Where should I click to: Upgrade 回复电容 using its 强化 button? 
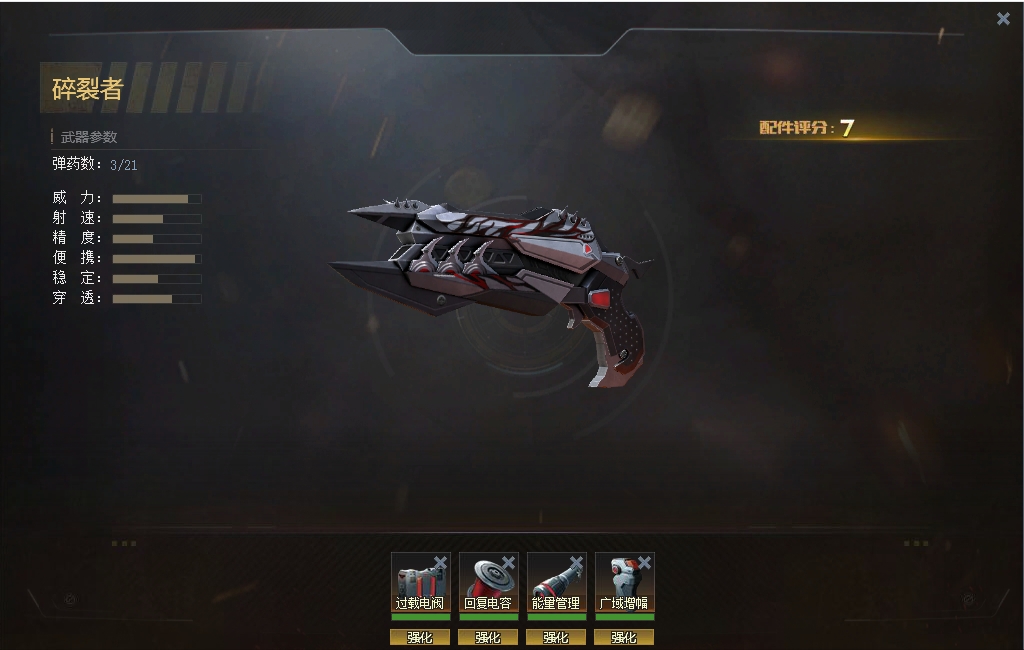tap(488, 637)
